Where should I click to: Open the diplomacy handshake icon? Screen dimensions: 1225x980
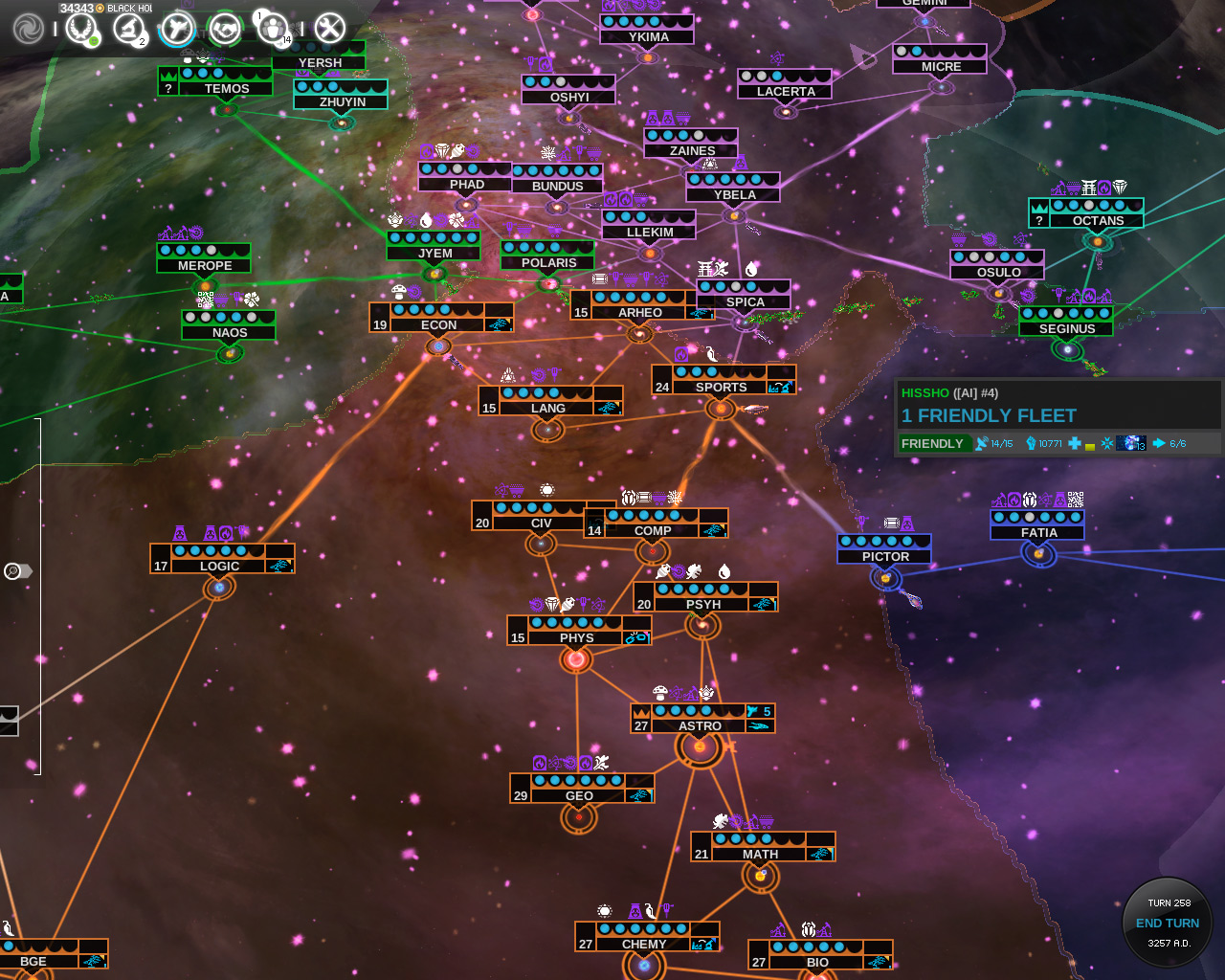(x=226, y=27)
